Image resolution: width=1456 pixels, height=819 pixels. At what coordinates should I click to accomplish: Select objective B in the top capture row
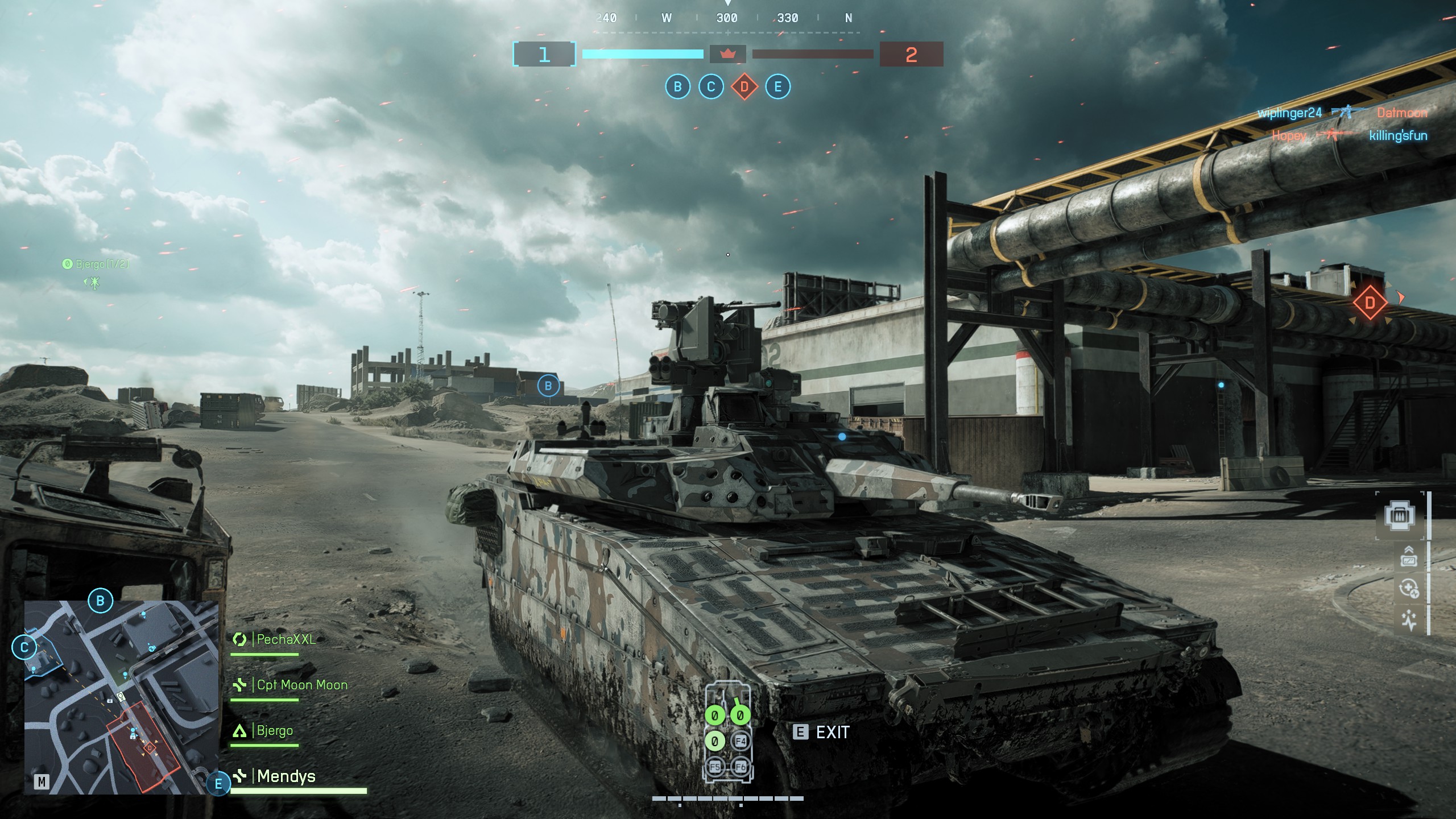click(x=677, y=87)
